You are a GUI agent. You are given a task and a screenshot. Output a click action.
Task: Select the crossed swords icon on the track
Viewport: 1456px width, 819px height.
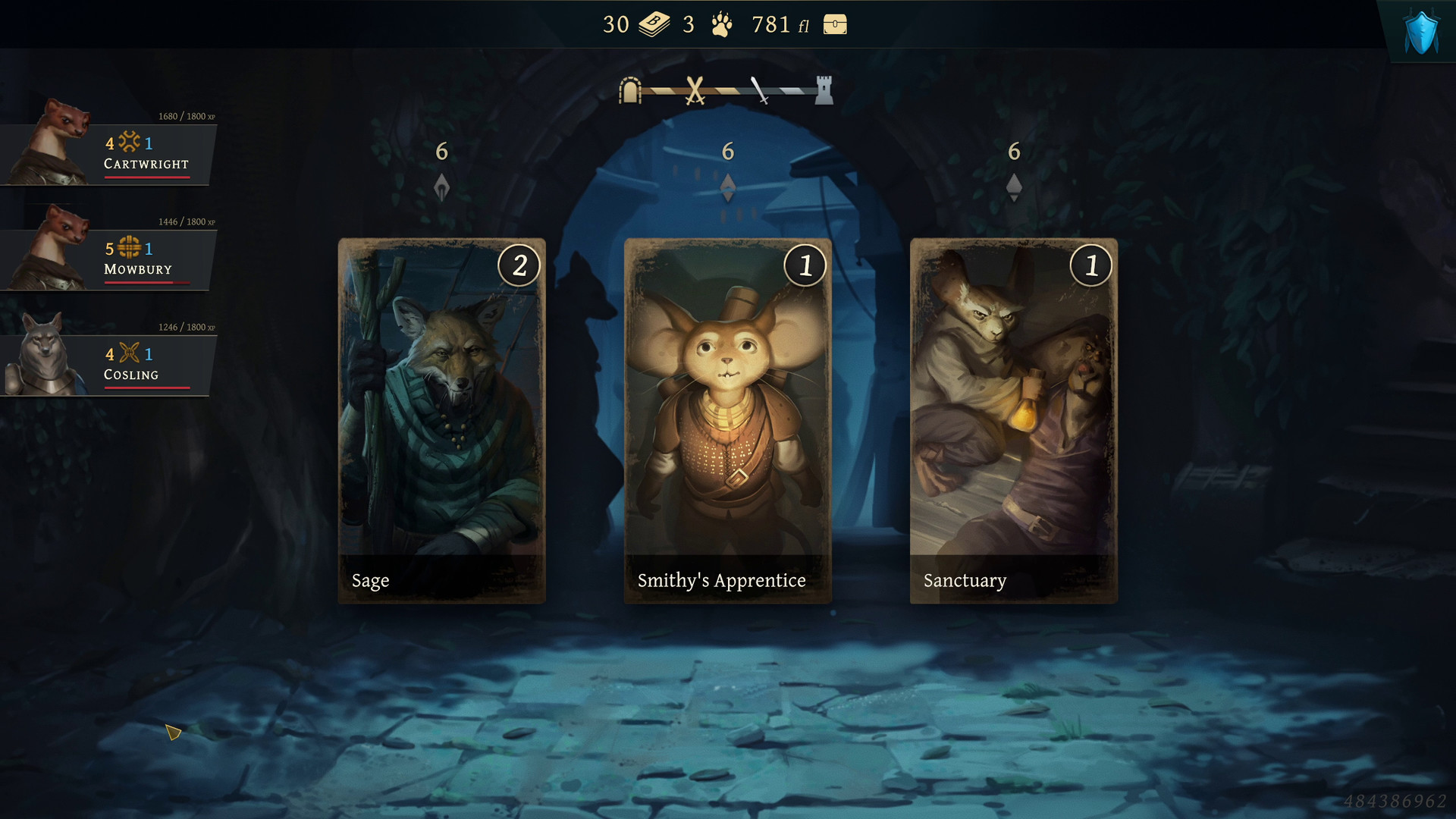pyautogui.click(x=695, y=89)
